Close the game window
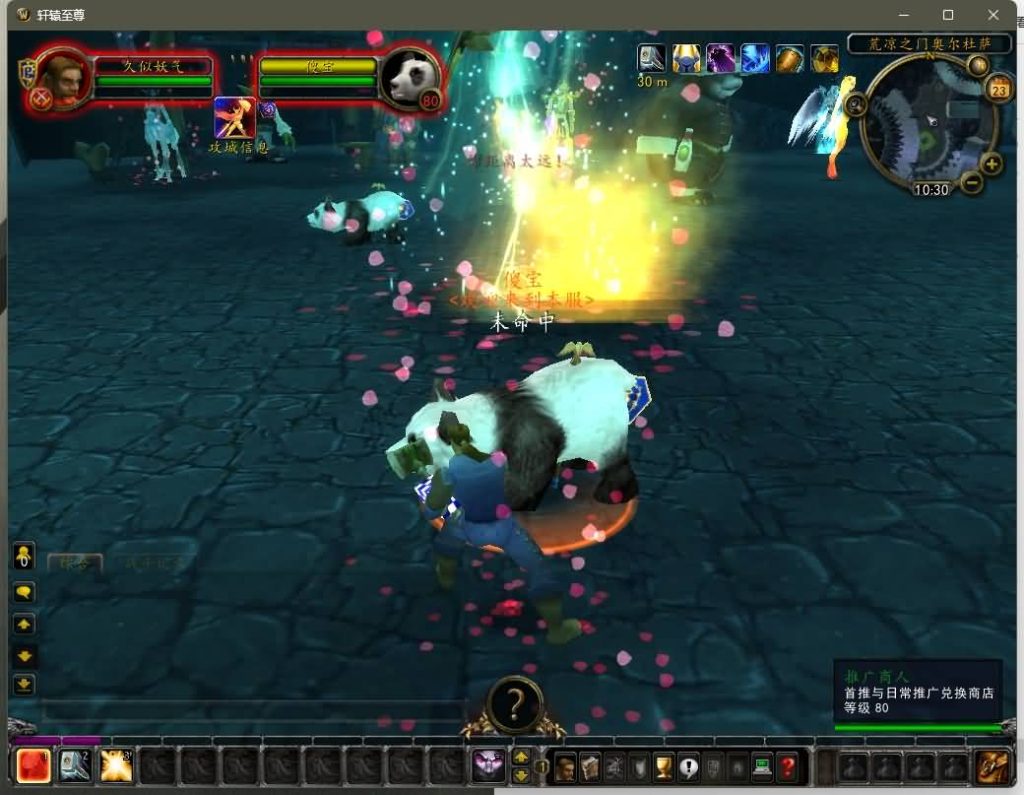The image size is (1024, 795). [x=993, y=15]
